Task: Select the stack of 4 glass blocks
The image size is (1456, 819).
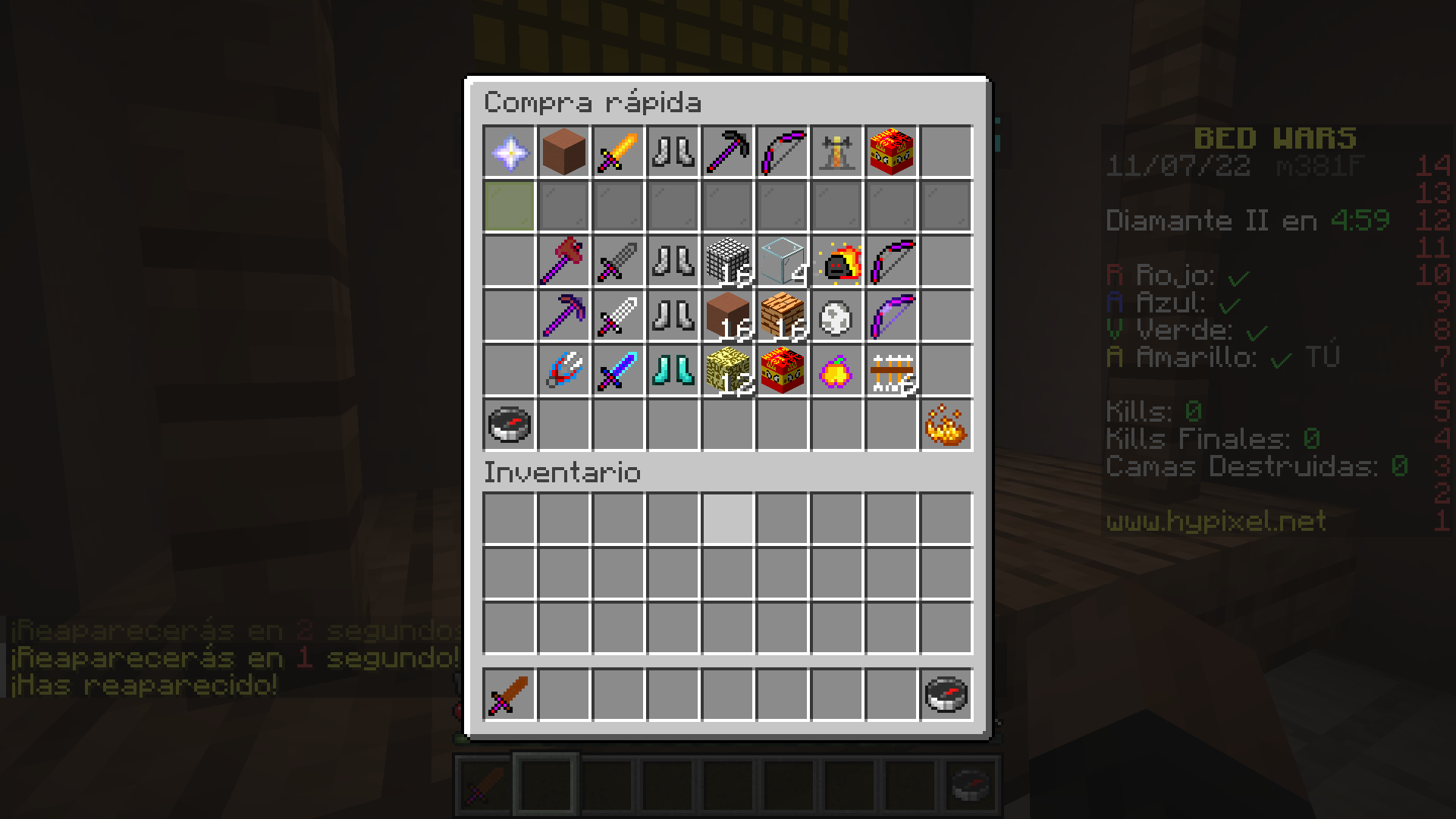Action: coord(783,260)
